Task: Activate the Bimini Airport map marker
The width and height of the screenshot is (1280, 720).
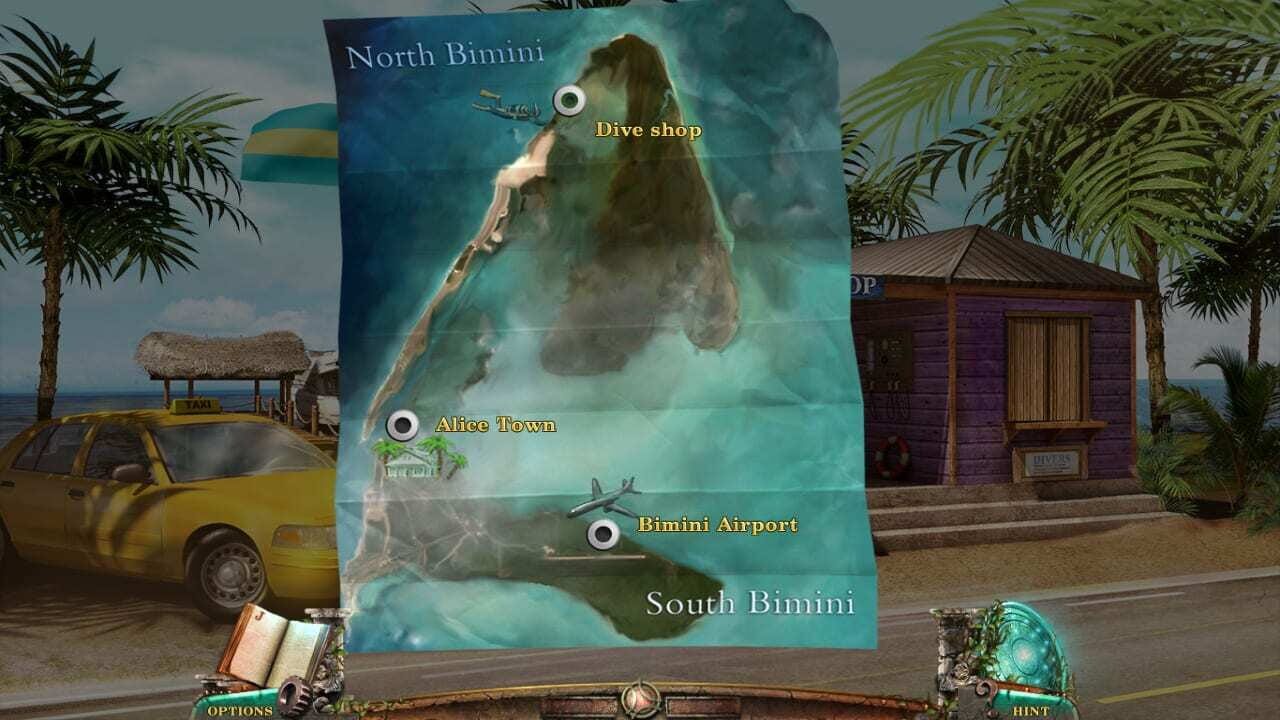Action: pos(603,534)
